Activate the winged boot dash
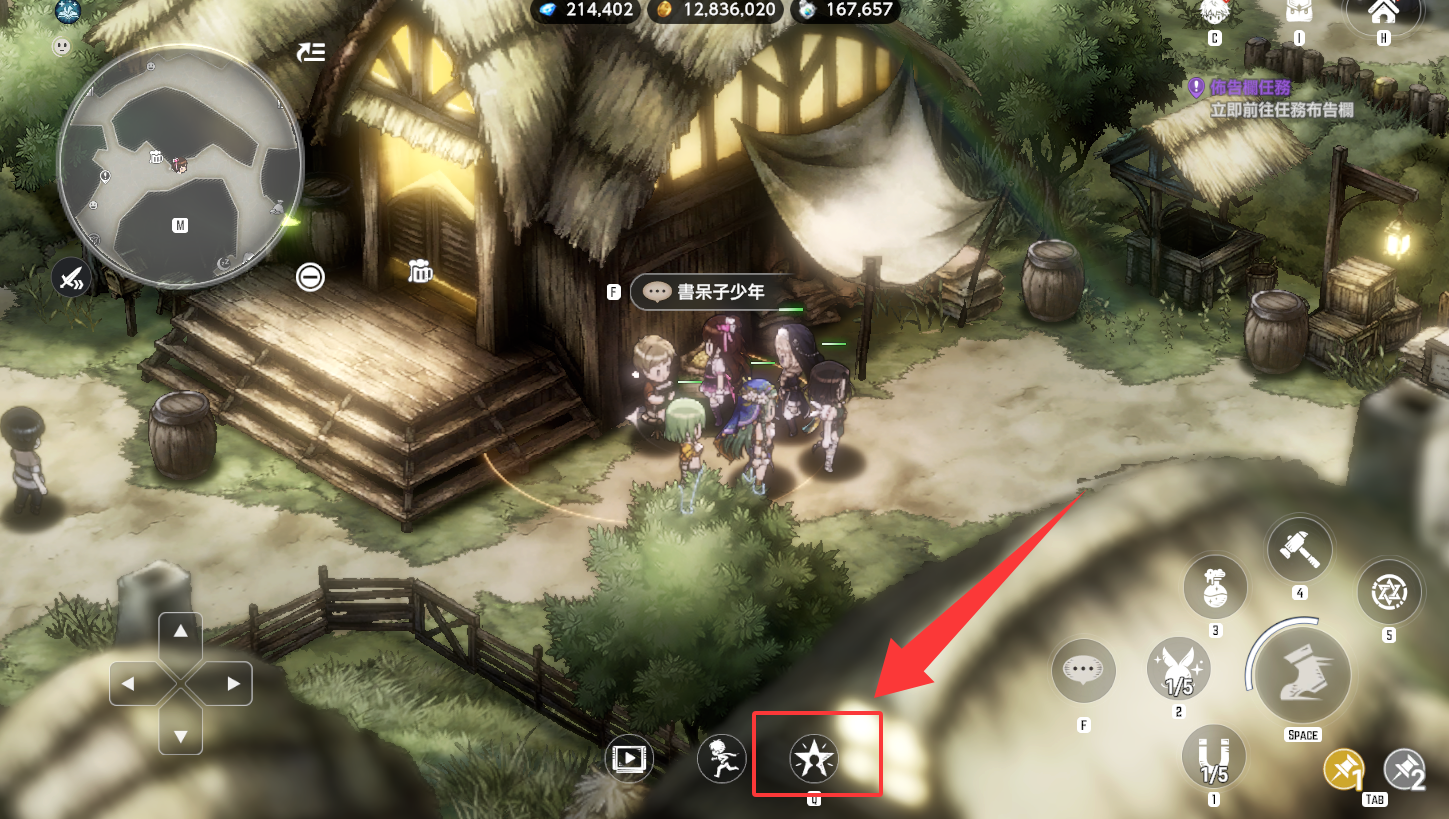 coord(1302,675)
